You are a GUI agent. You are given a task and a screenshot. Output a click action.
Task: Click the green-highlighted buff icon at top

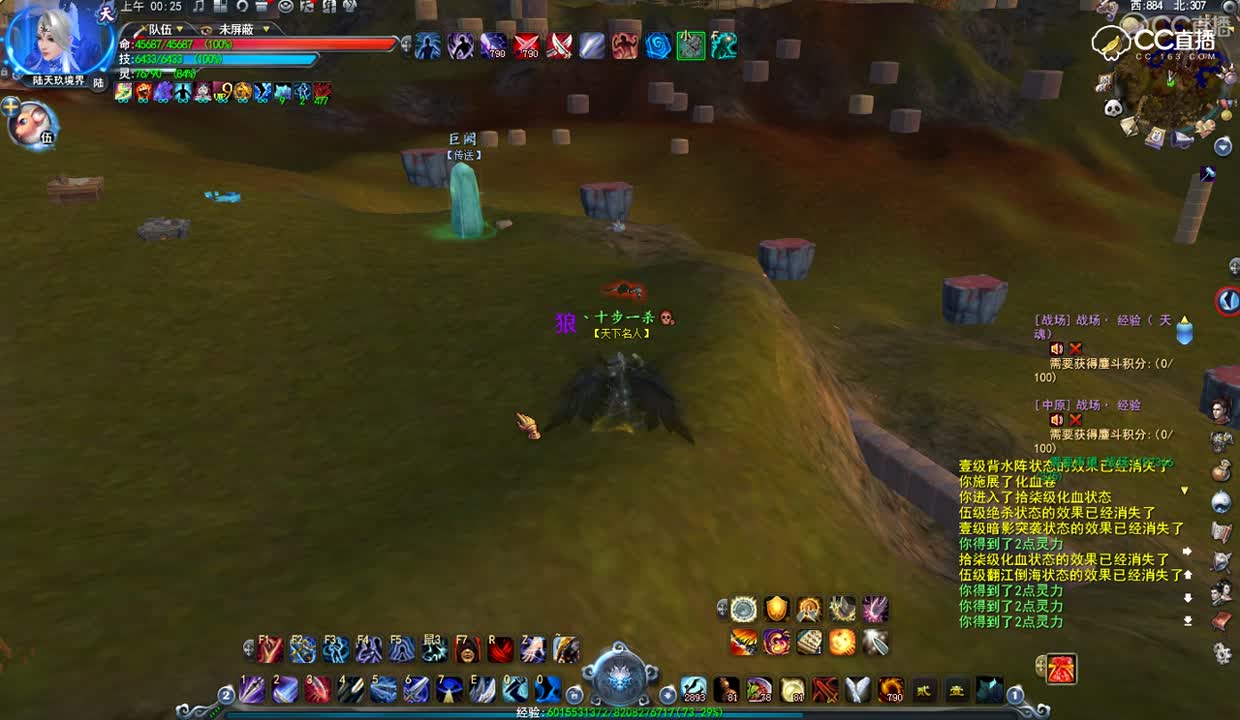click(691, 46)
